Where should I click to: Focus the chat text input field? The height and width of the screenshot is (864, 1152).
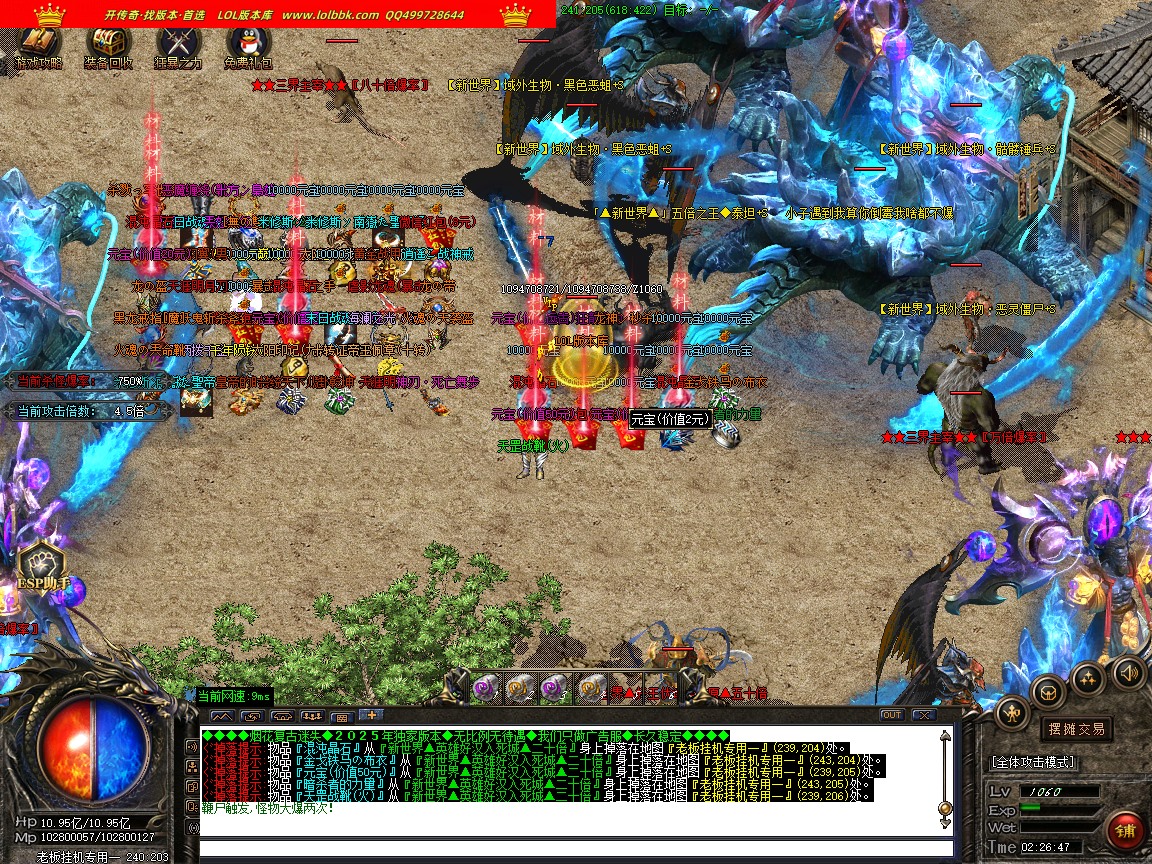570,850
